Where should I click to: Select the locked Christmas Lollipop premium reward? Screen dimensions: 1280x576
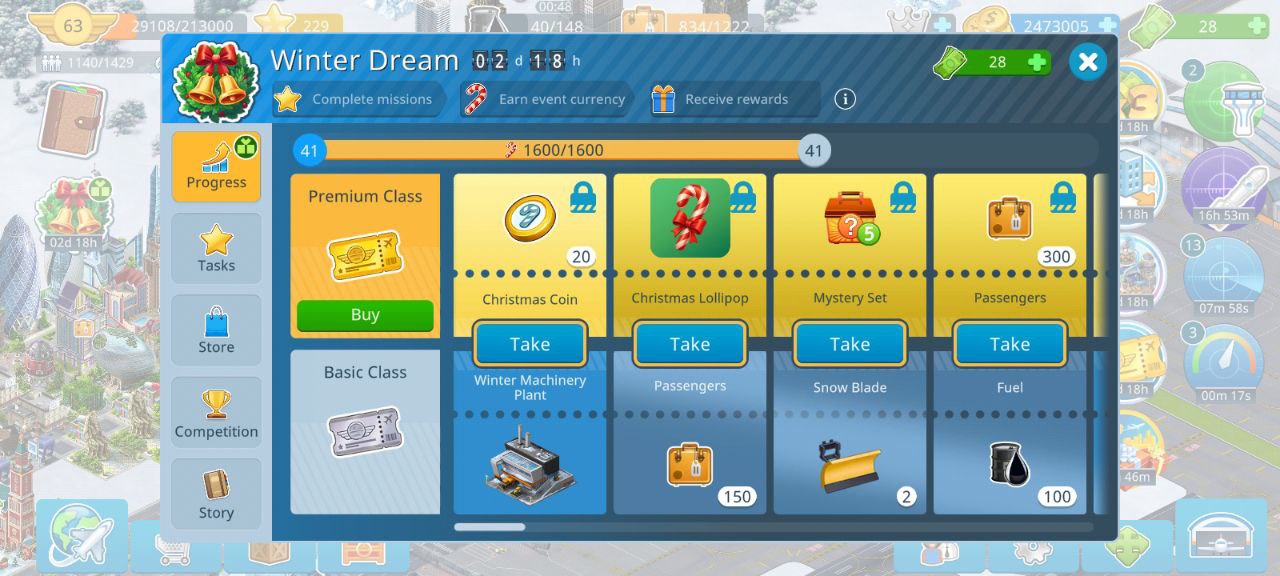[x=690, y=222]
